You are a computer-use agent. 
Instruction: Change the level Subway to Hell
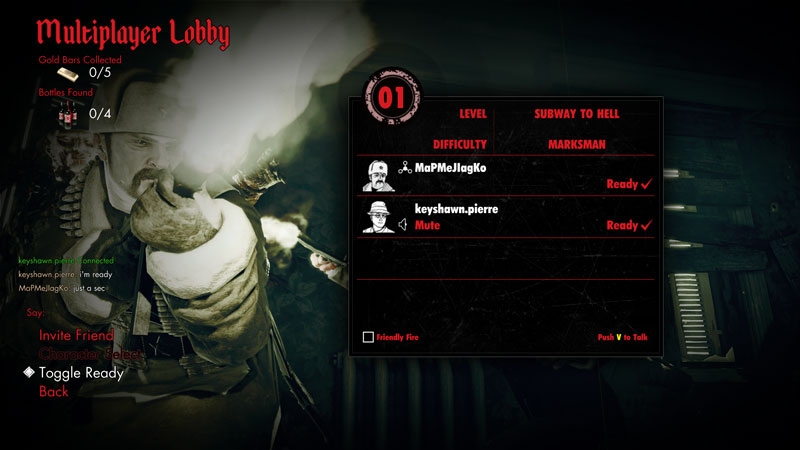(x=577, y=114)
